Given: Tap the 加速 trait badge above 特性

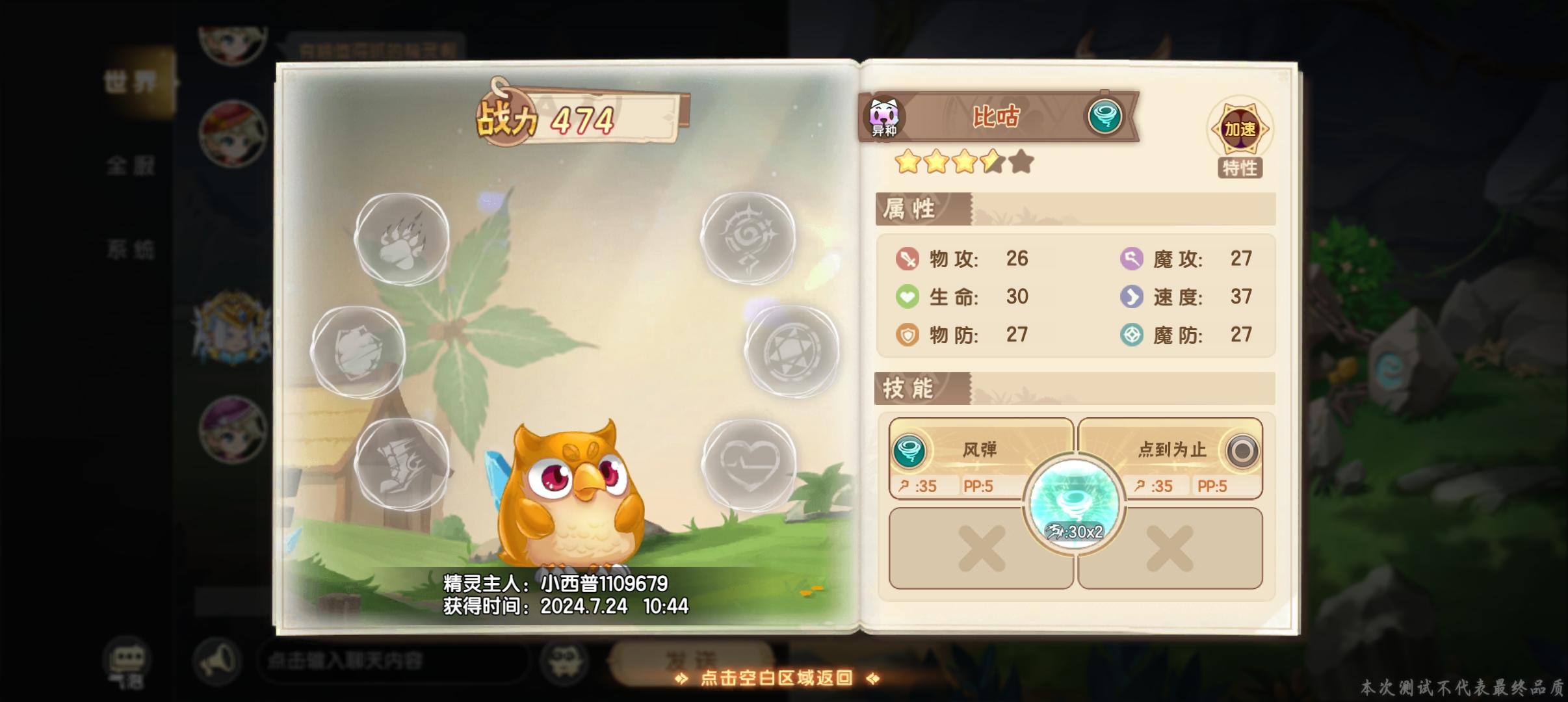Looking at the screenshot, I should 1244,129.
